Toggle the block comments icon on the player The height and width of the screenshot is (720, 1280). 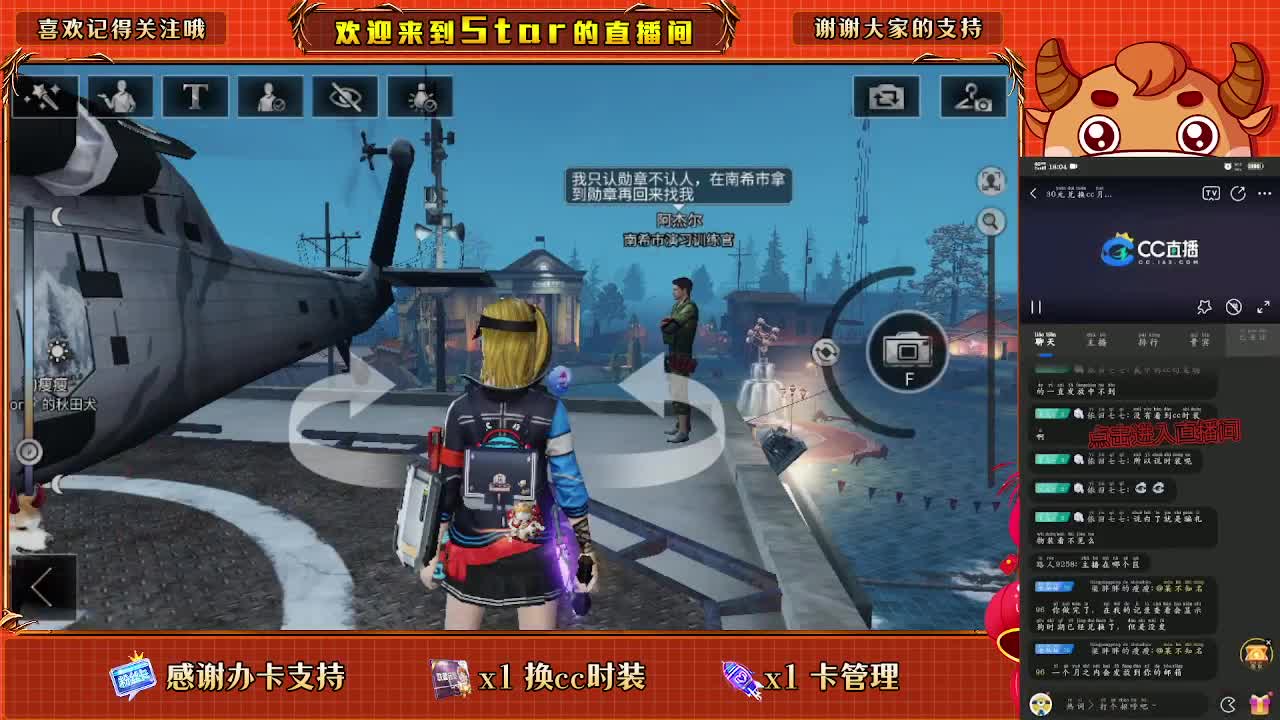(1235, 307)
